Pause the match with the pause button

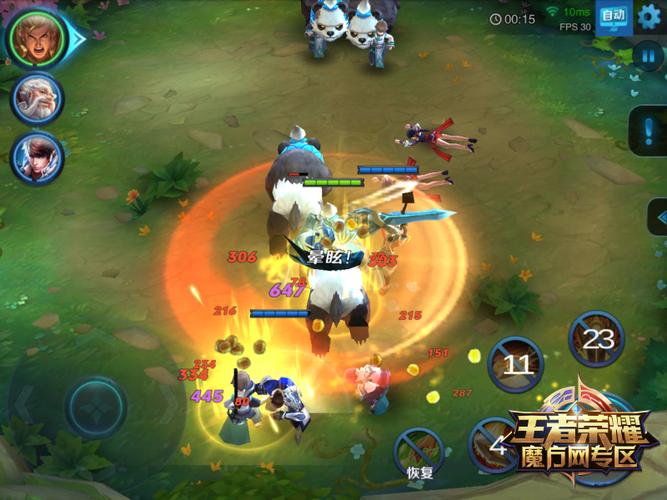(x=649, y=55)
